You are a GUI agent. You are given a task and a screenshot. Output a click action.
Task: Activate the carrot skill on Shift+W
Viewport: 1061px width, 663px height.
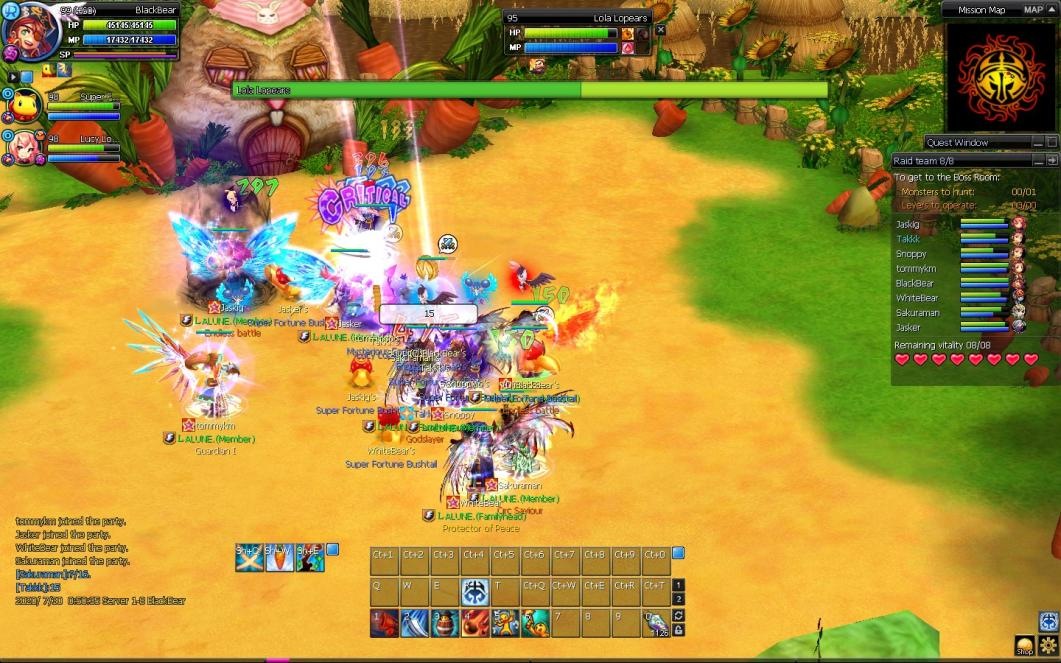coord(279,558)
